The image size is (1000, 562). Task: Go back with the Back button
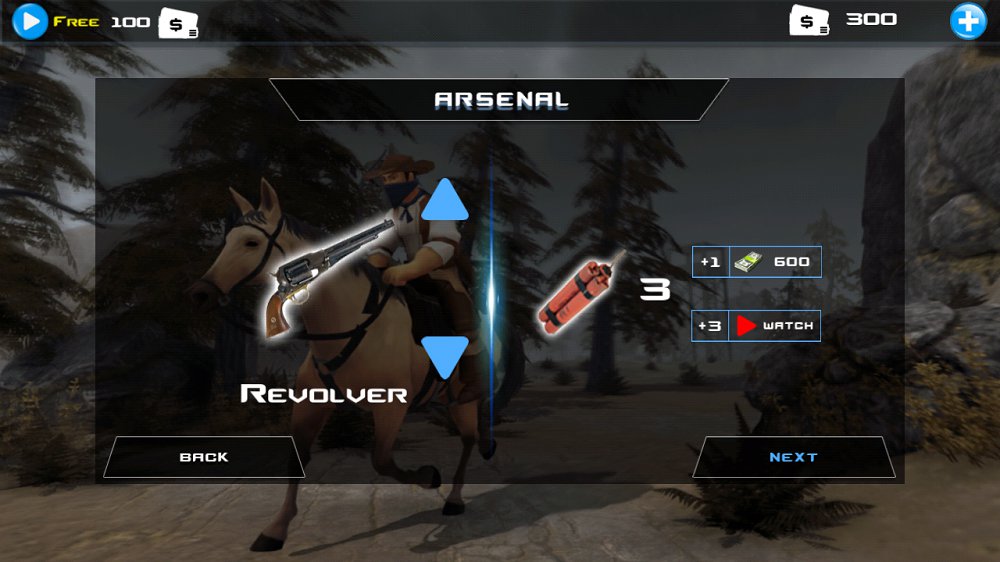click(204, 457)
